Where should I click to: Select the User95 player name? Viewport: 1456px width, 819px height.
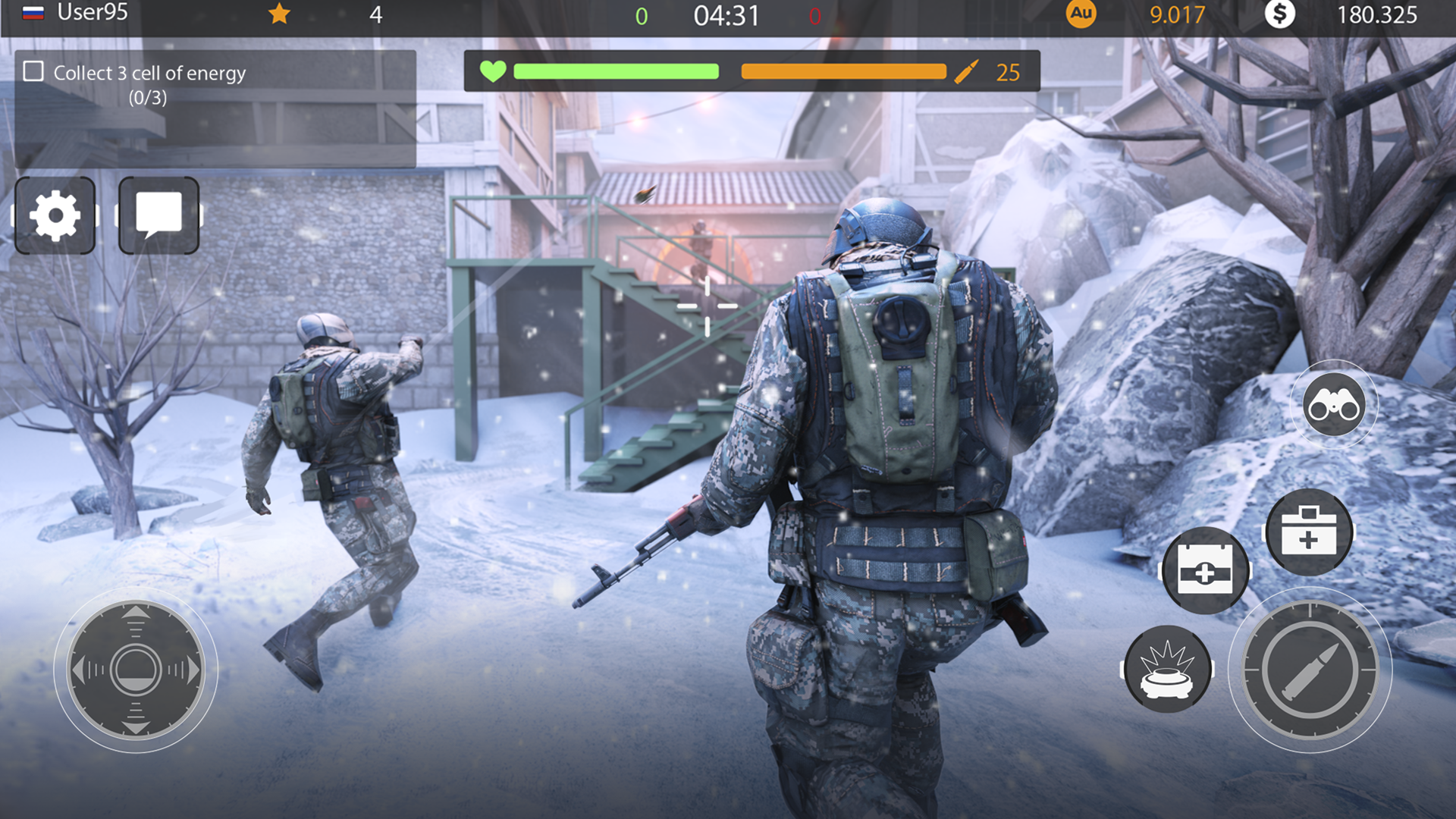point(91,11)
